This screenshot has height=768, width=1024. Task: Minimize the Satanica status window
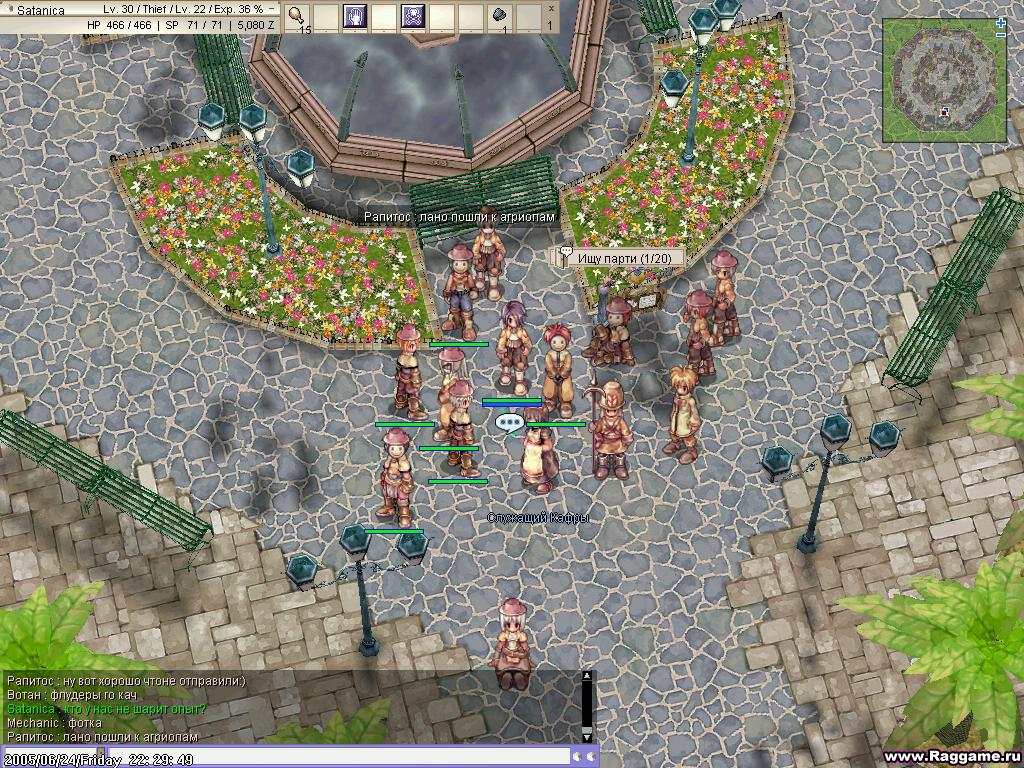[271, 9]
